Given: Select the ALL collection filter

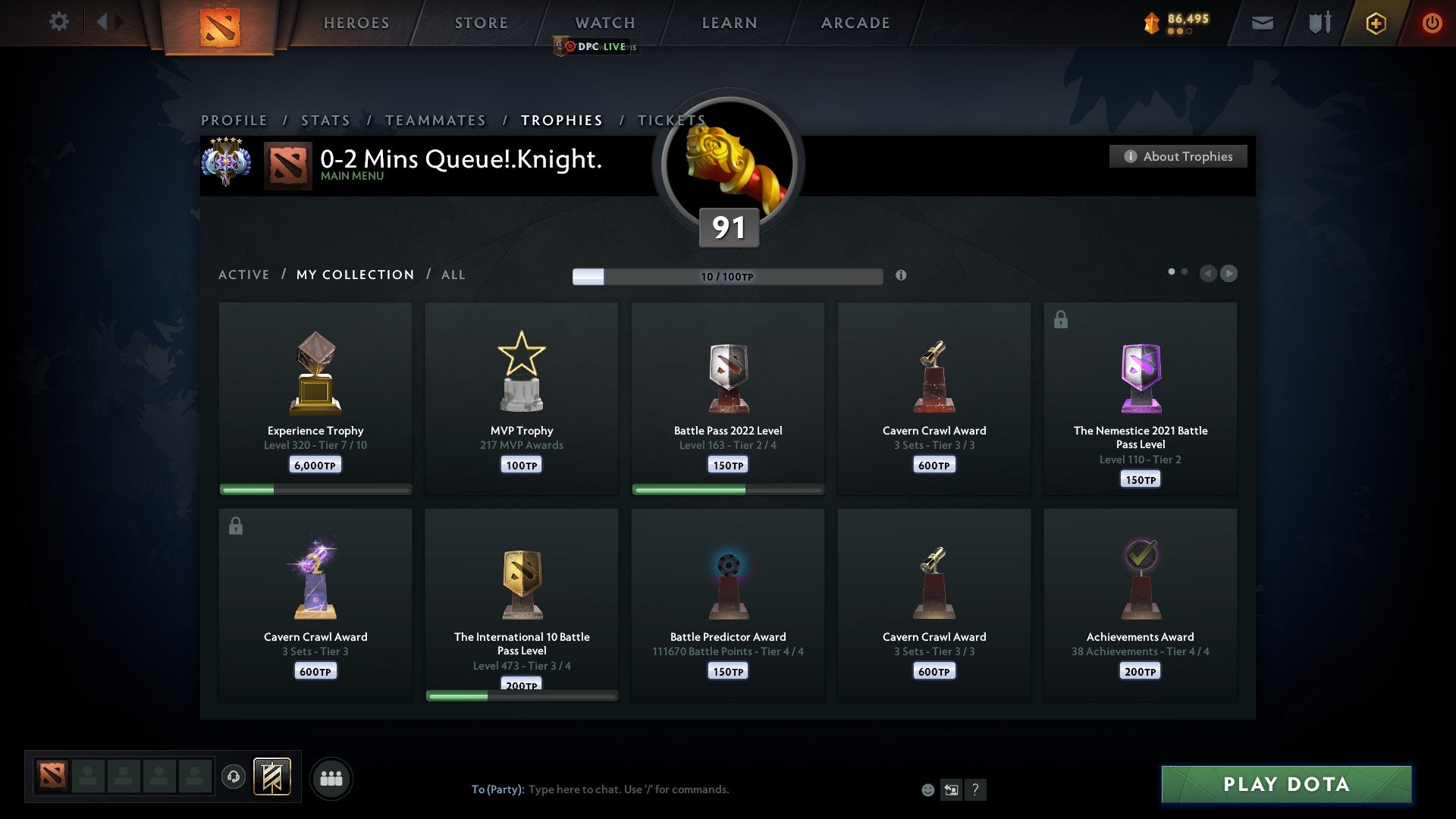Looking at the screenshot, I should click(453, 275).
